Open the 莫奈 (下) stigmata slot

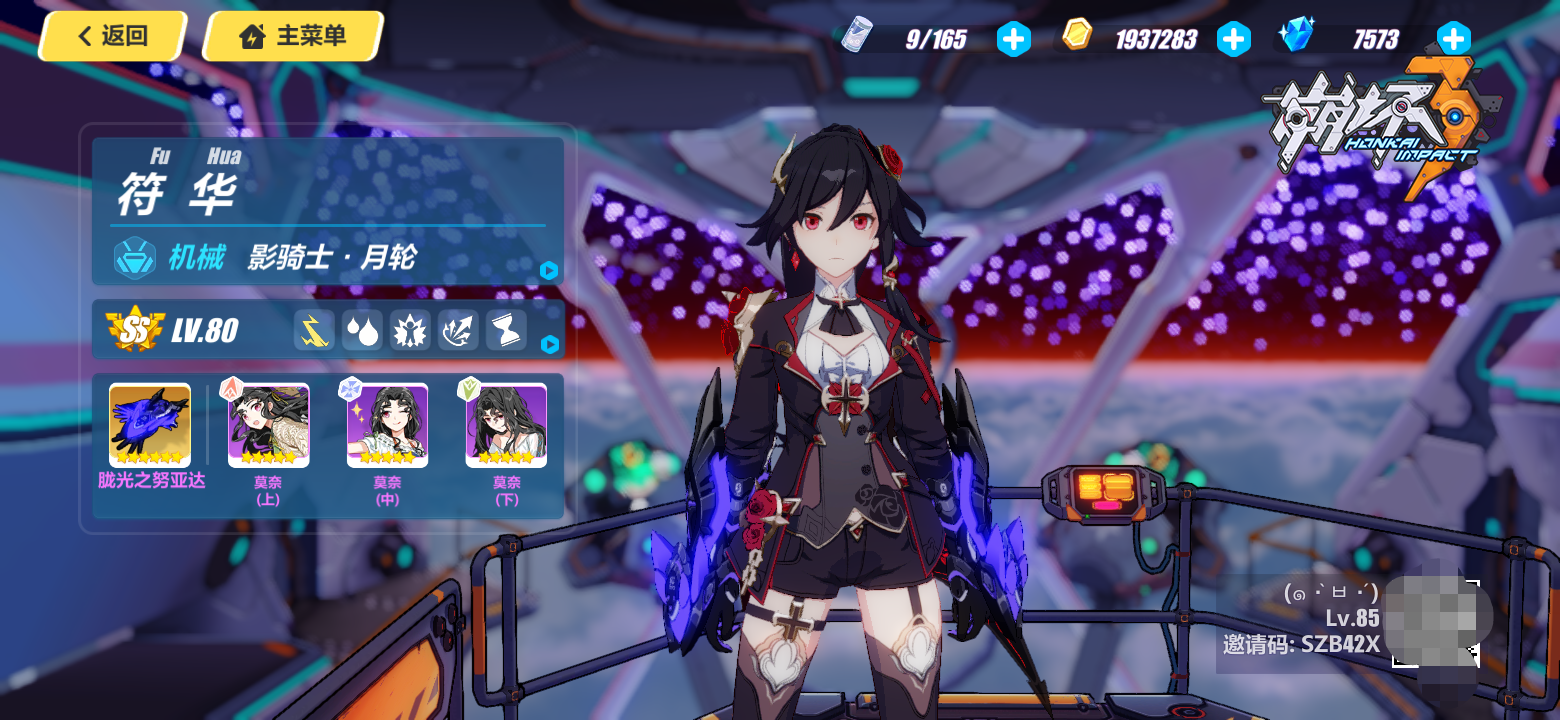506,426
